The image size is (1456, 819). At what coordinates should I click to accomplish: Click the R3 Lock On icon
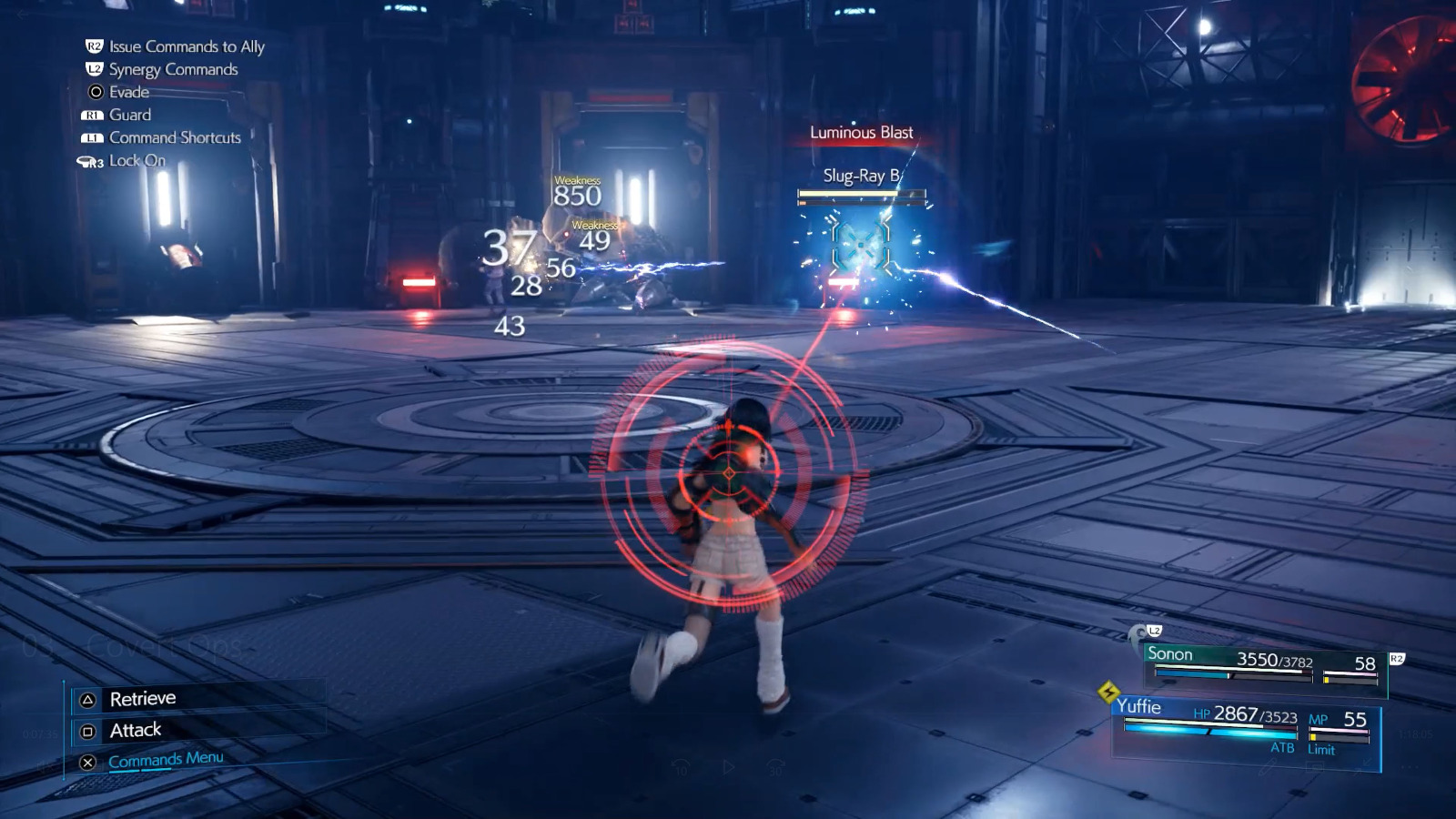pyautogui.click(x=90, y=161)
